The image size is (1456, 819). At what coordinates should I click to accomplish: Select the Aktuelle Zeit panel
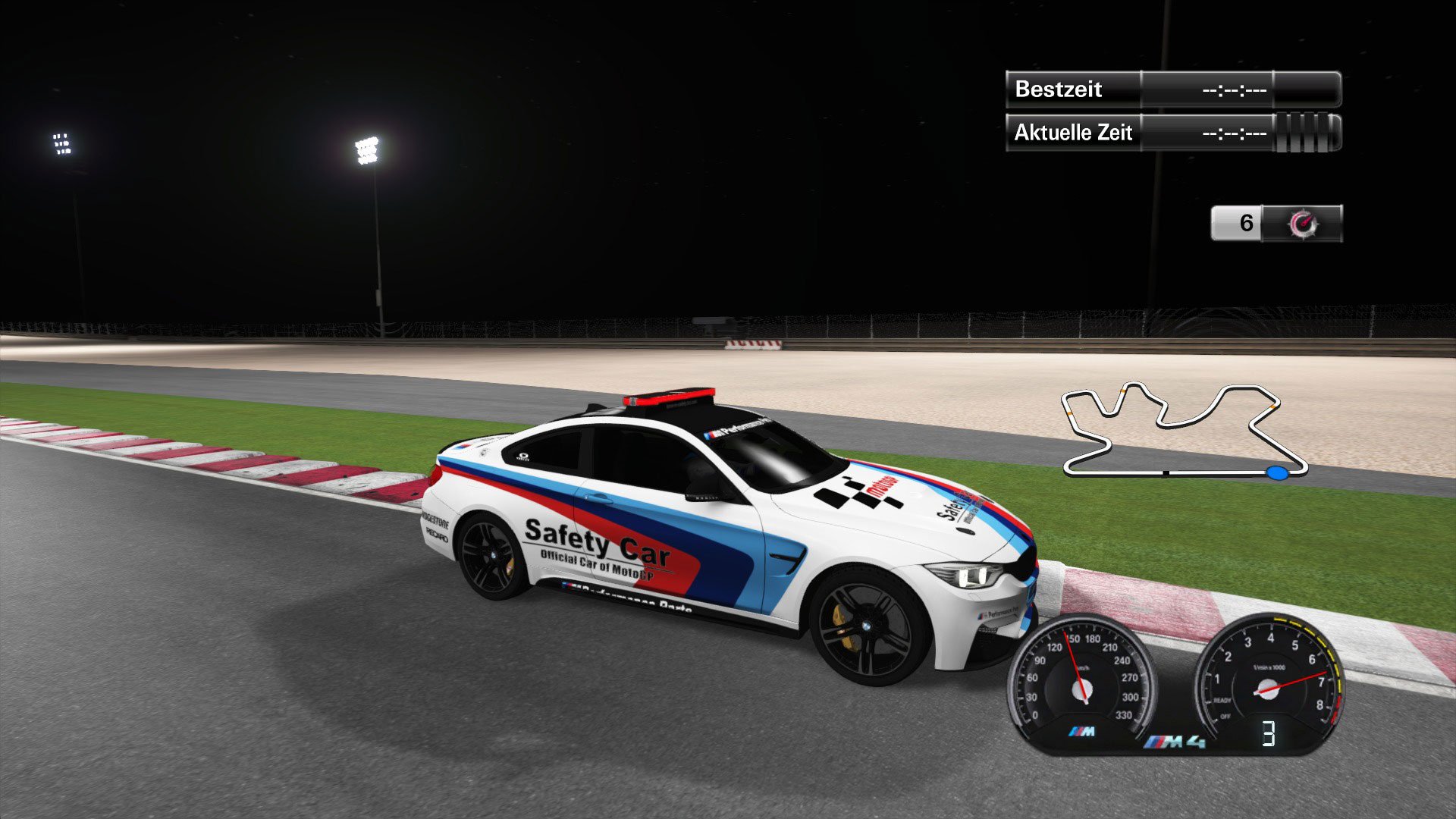pos(1073,132)
